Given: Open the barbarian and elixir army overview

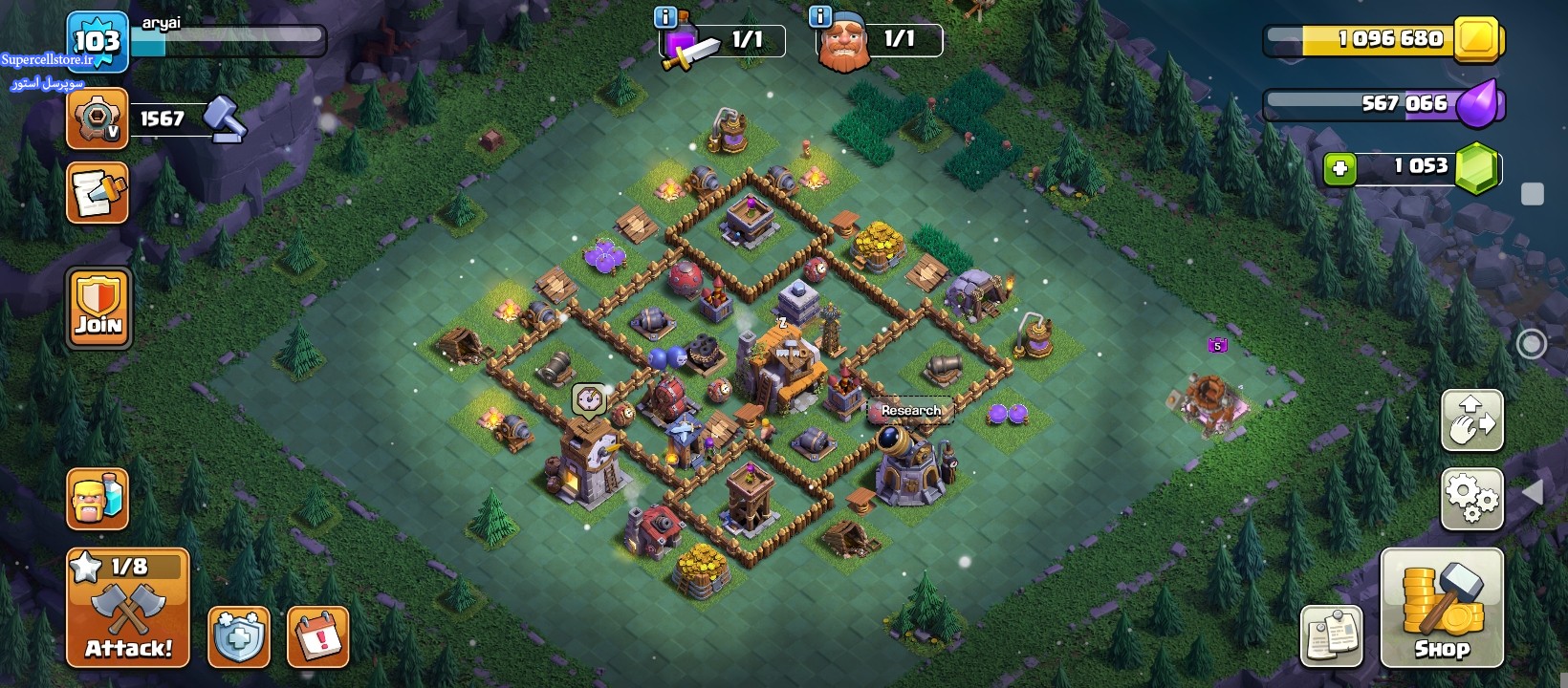Looking at the screenshot, I should point(98,499).
